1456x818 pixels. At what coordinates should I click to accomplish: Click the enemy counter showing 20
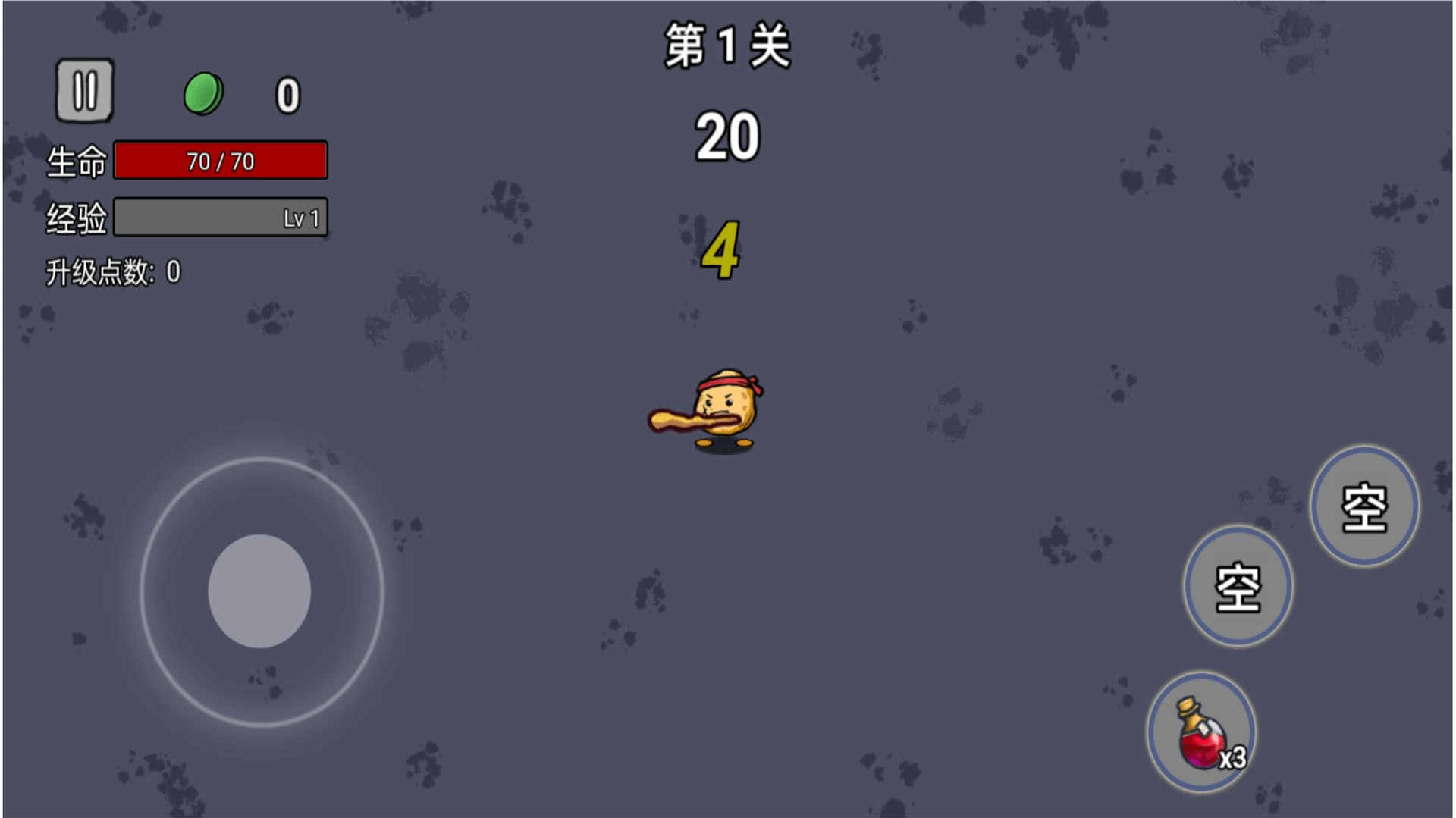(x=726, y=136)
